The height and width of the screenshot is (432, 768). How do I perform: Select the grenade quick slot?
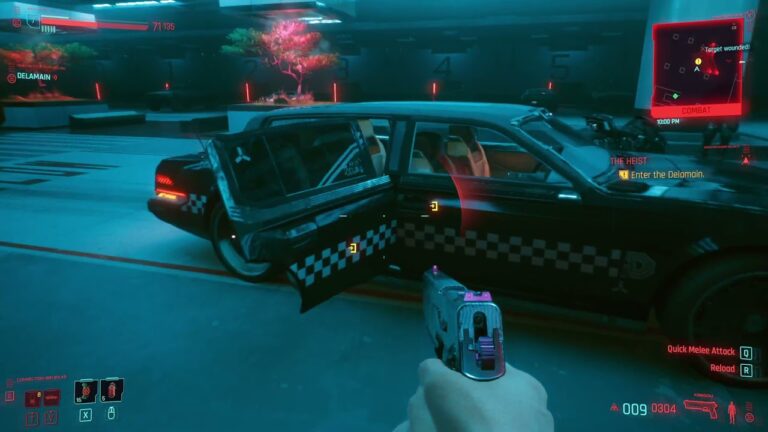pos(85,390)
